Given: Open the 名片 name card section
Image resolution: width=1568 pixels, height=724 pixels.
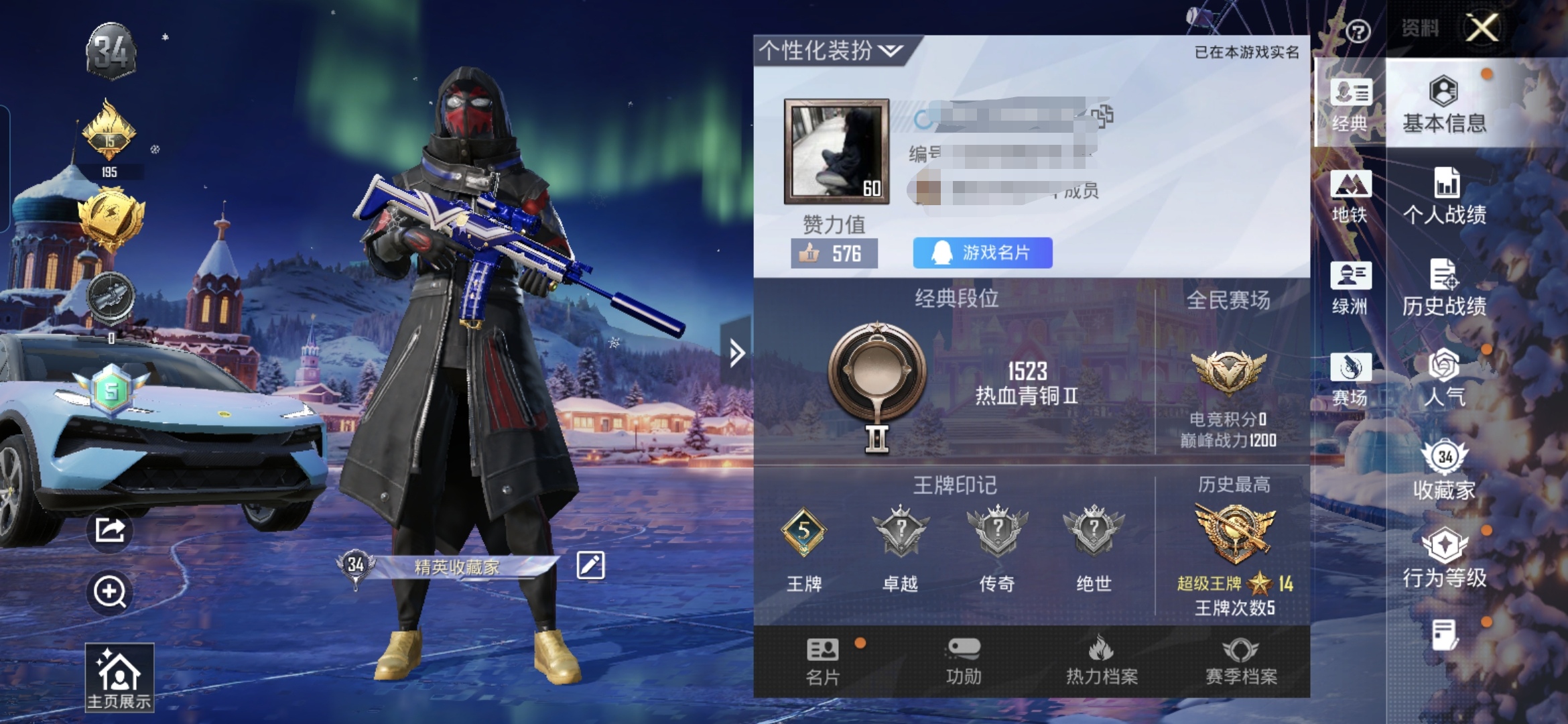Looking at the screenshot, I should point(822,662).
